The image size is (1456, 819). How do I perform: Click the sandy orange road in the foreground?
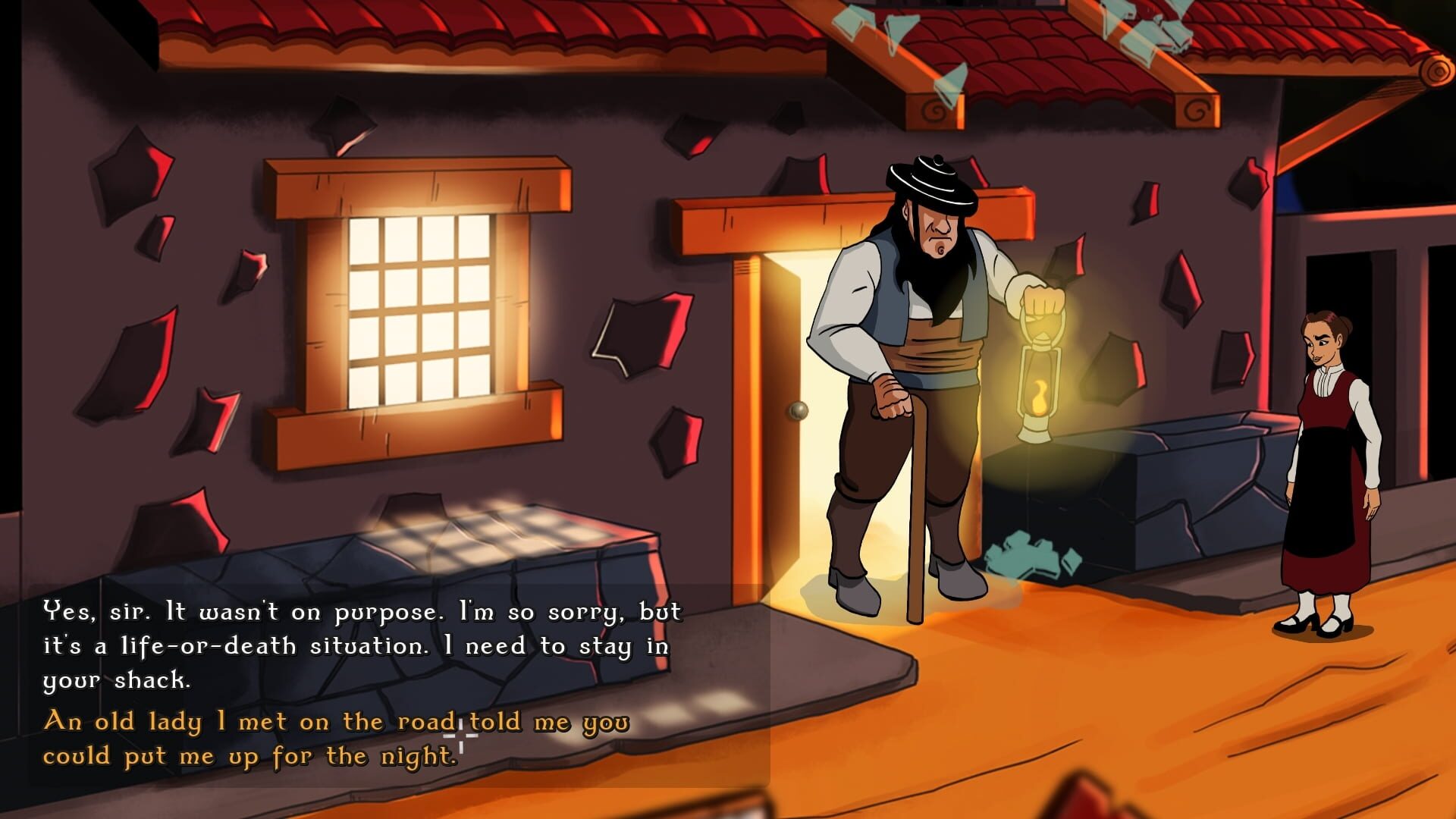(1062, 720)
